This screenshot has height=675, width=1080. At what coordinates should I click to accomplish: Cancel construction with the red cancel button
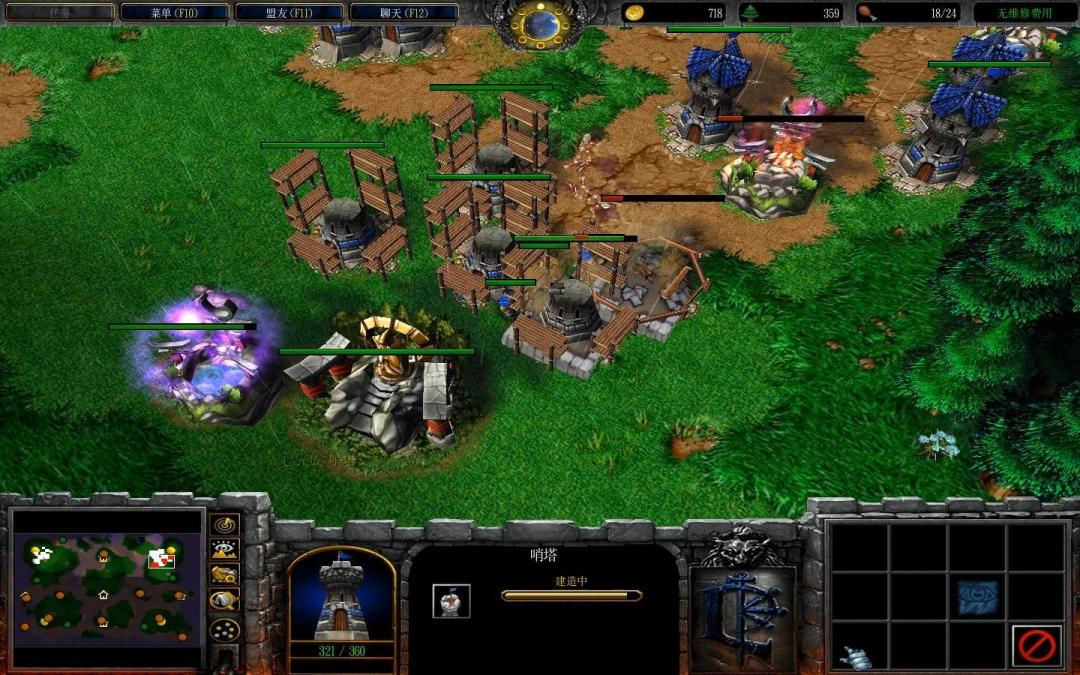[1036, 645]
